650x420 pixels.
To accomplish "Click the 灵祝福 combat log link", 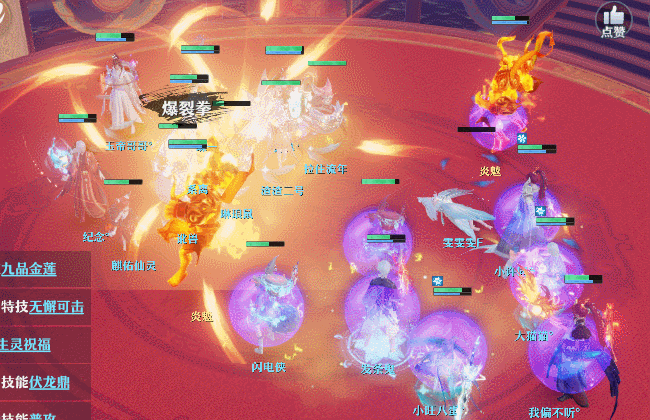I will coord(27,344).
